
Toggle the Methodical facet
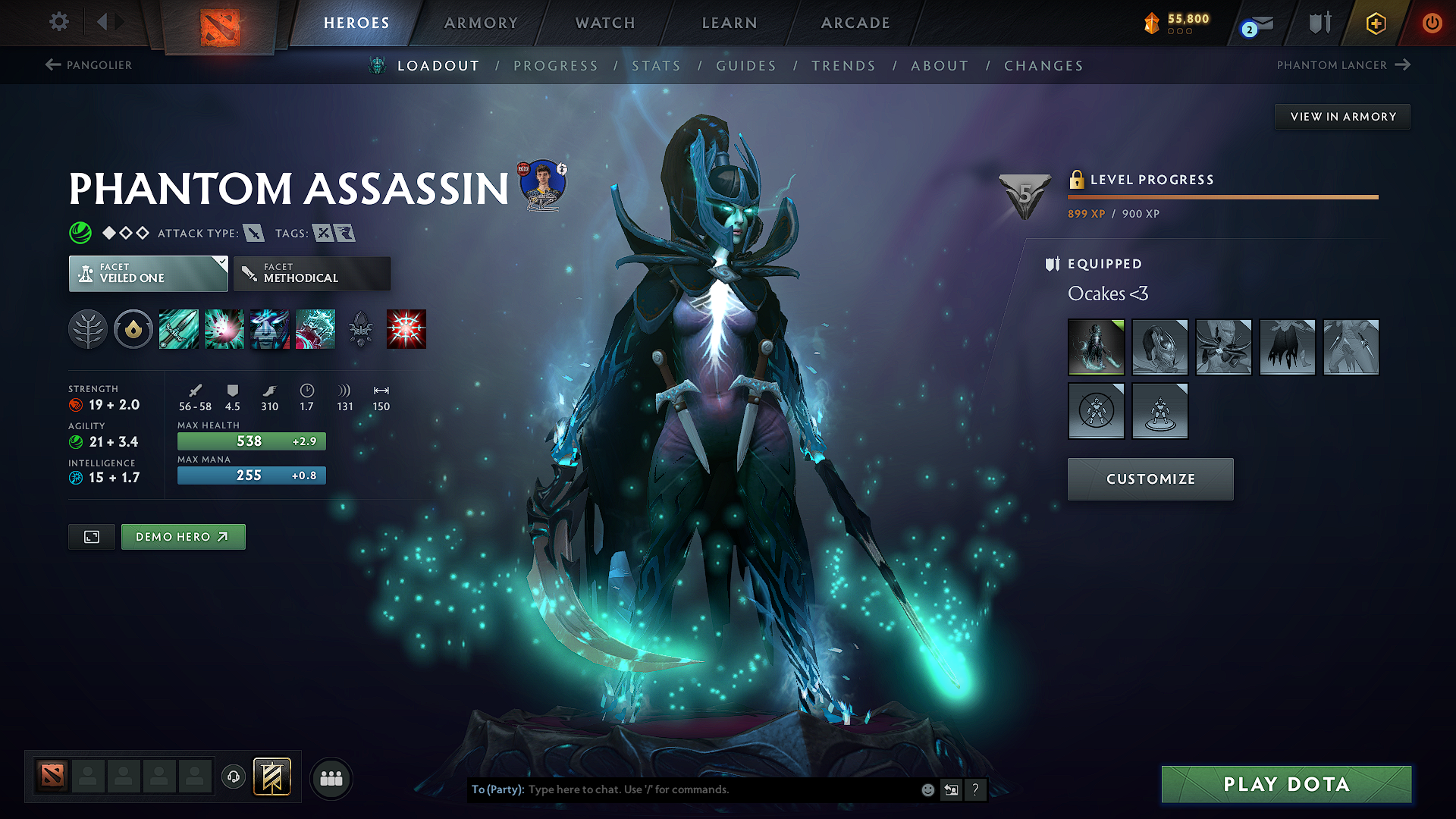click(x=312, y=274)
